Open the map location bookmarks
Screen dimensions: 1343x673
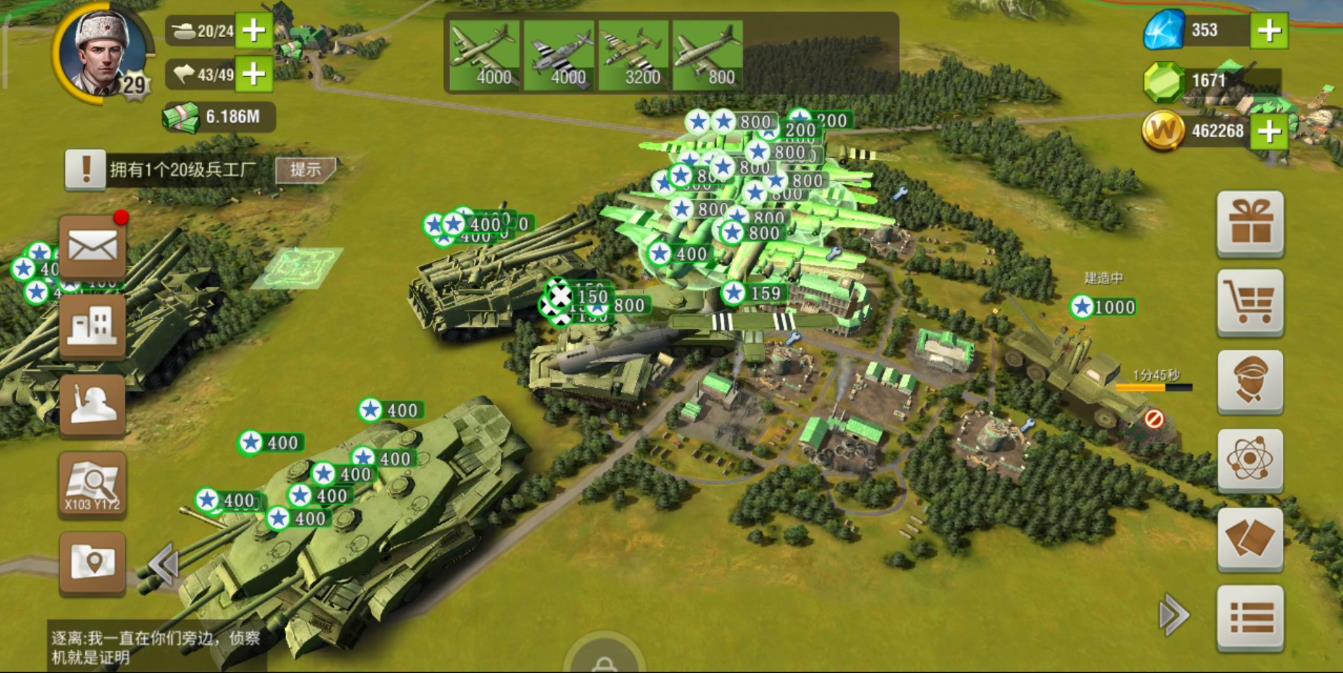coord(92,563)
